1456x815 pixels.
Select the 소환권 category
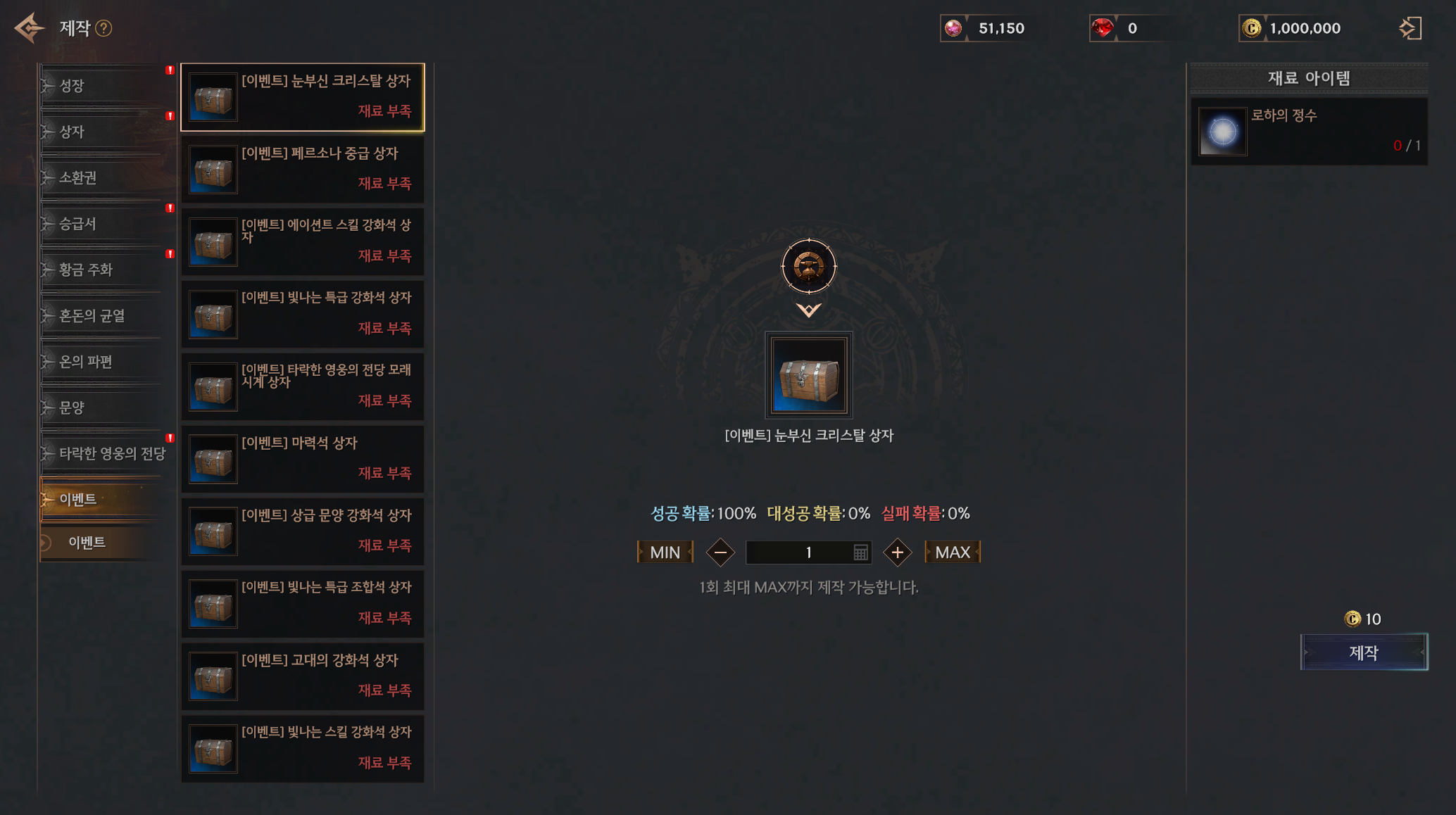[x=106, y=177]
